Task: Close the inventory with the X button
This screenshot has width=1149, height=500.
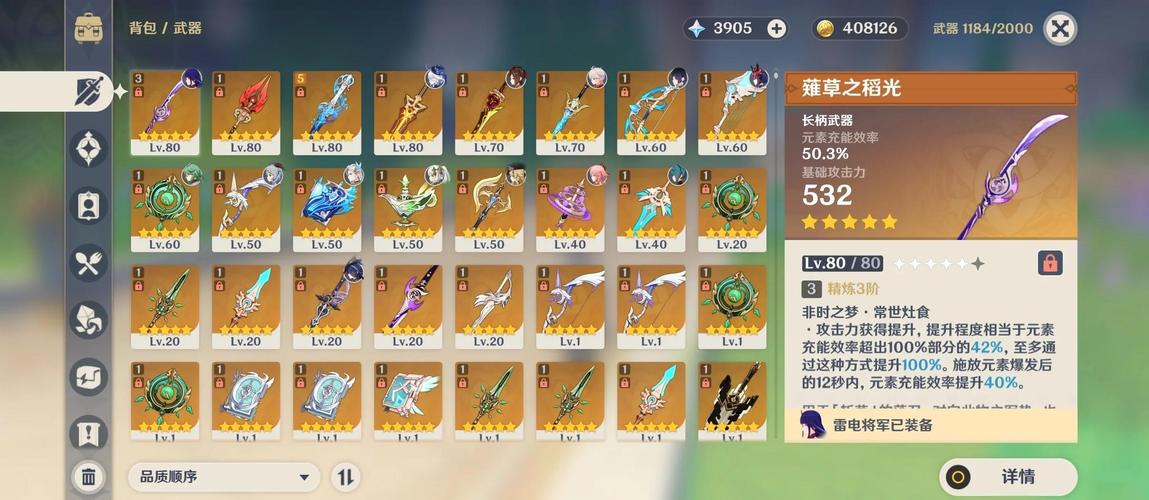Action: [x=1060, y=28]
